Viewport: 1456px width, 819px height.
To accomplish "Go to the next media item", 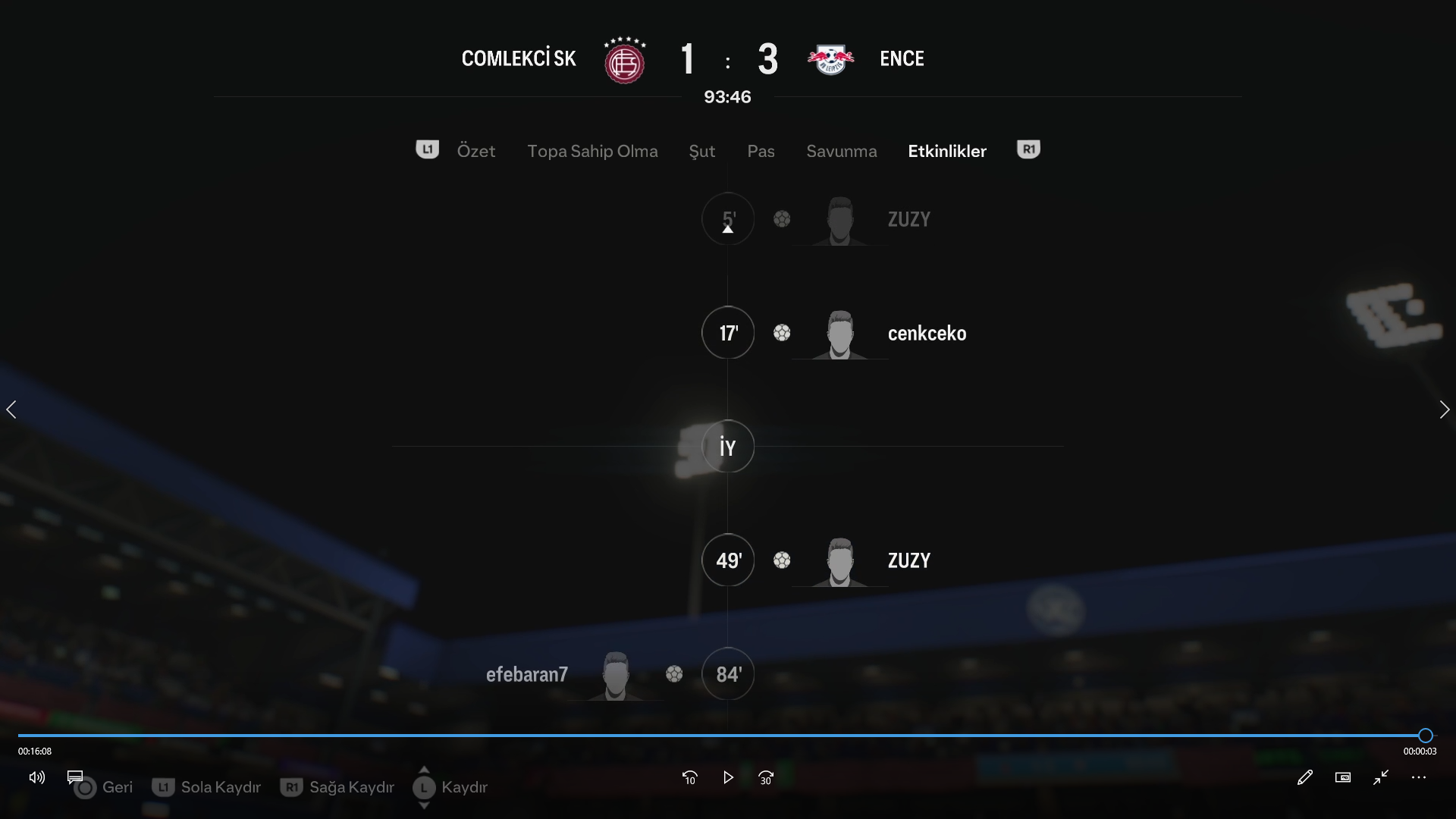I will pos(1444,409).
